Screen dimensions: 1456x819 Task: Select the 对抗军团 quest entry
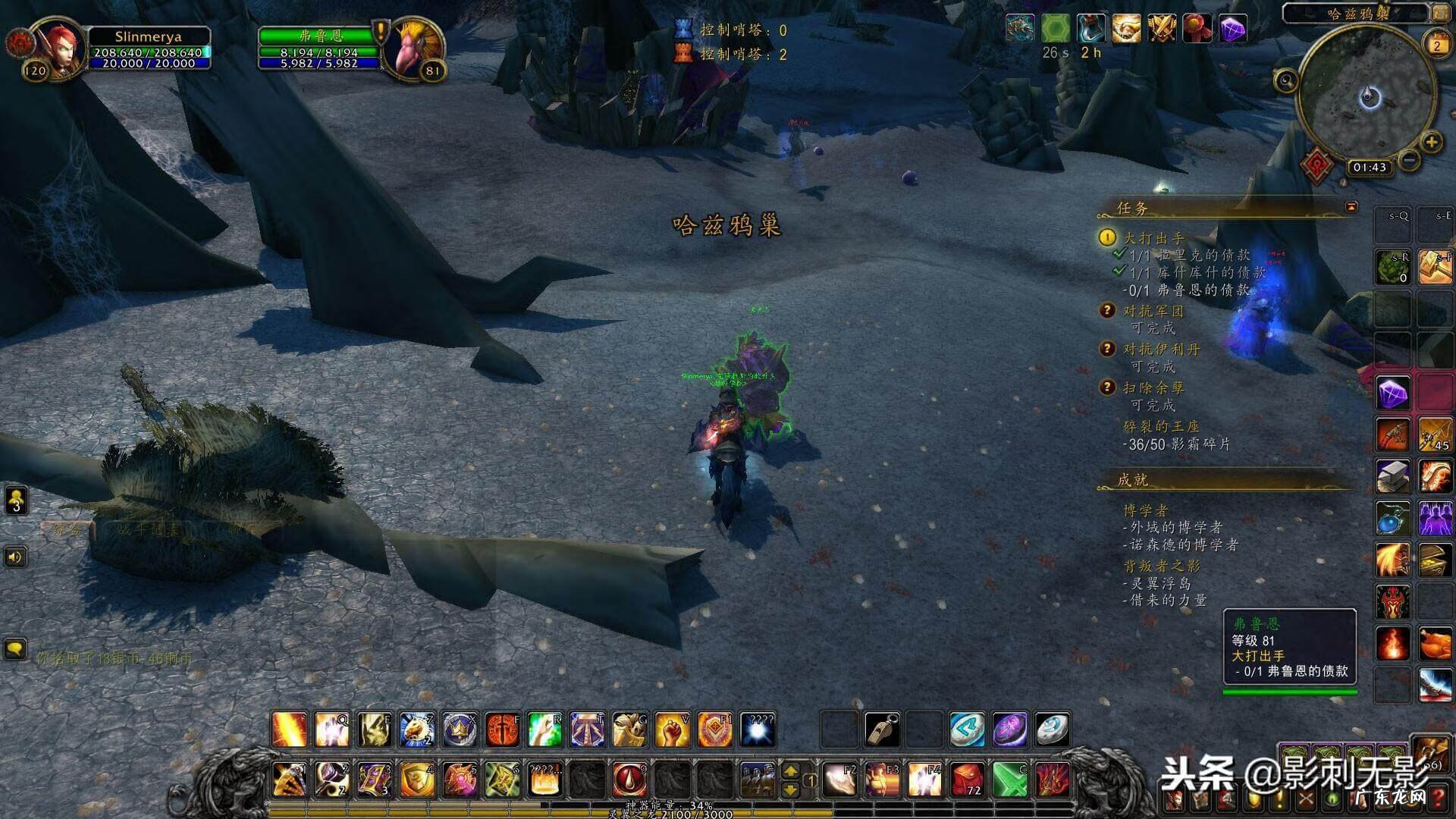[1153, 311]
